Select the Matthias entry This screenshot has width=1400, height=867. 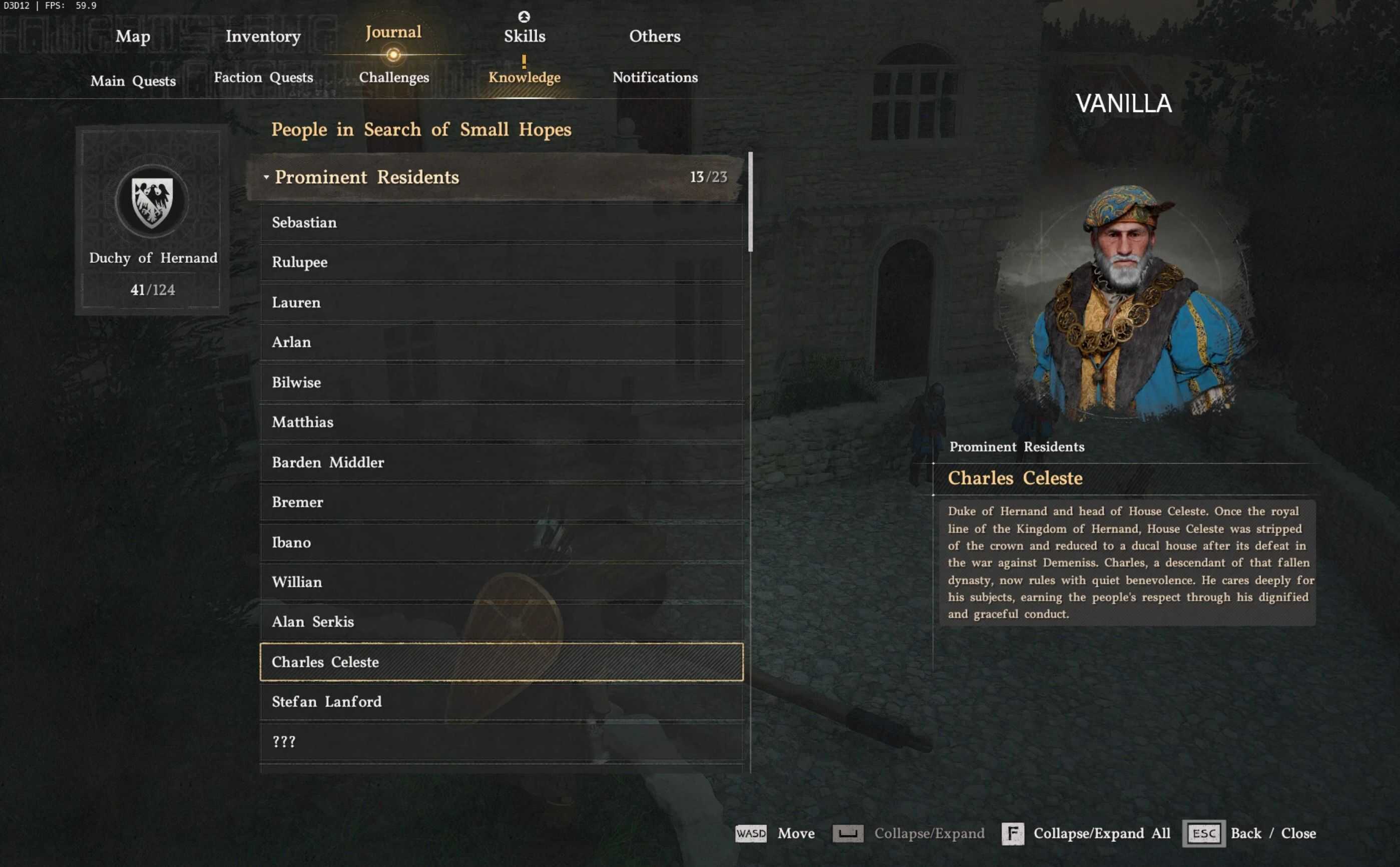click(x=502, y=422)
